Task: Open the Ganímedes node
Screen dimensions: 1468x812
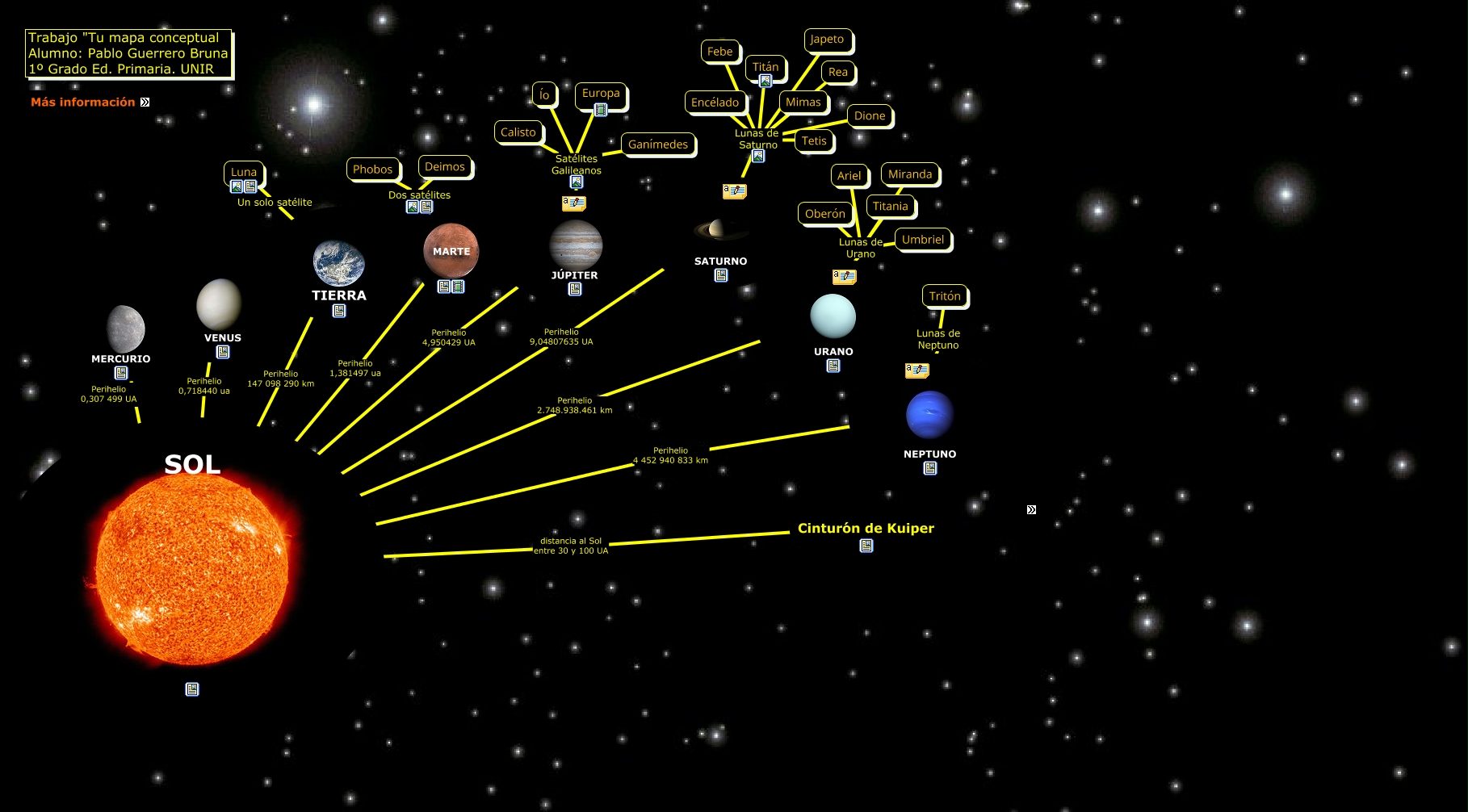Action: (658, 144)
